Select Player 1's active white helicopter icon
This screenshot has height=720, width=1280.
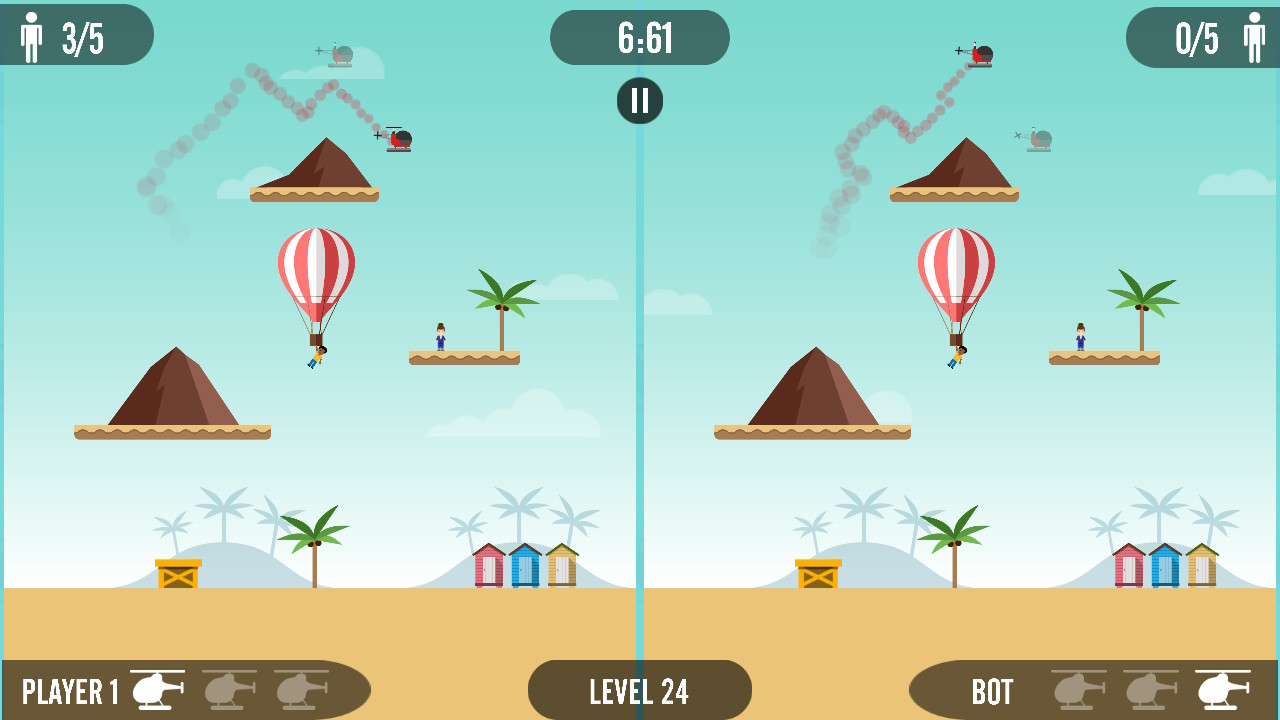pyautogui.click(x=155, y=689)
